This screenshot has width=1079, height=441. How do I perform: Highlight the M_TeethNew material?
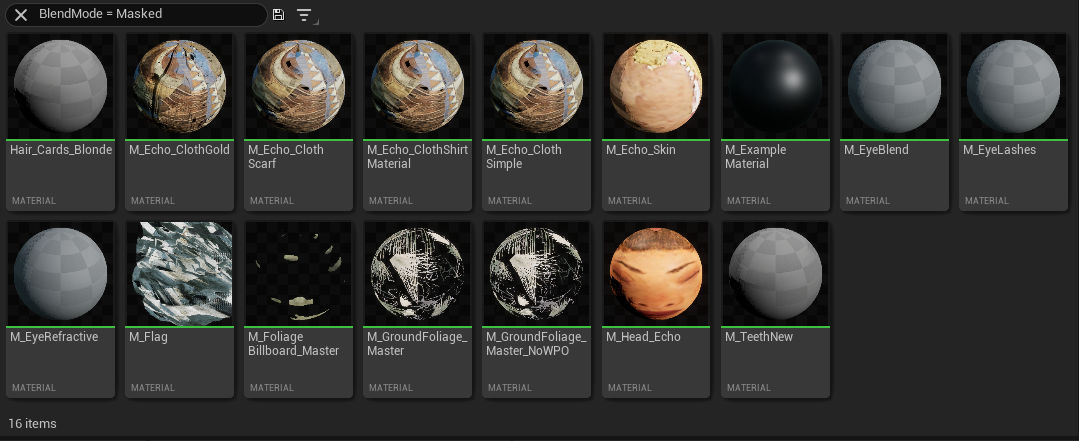(x=775, y=274)
